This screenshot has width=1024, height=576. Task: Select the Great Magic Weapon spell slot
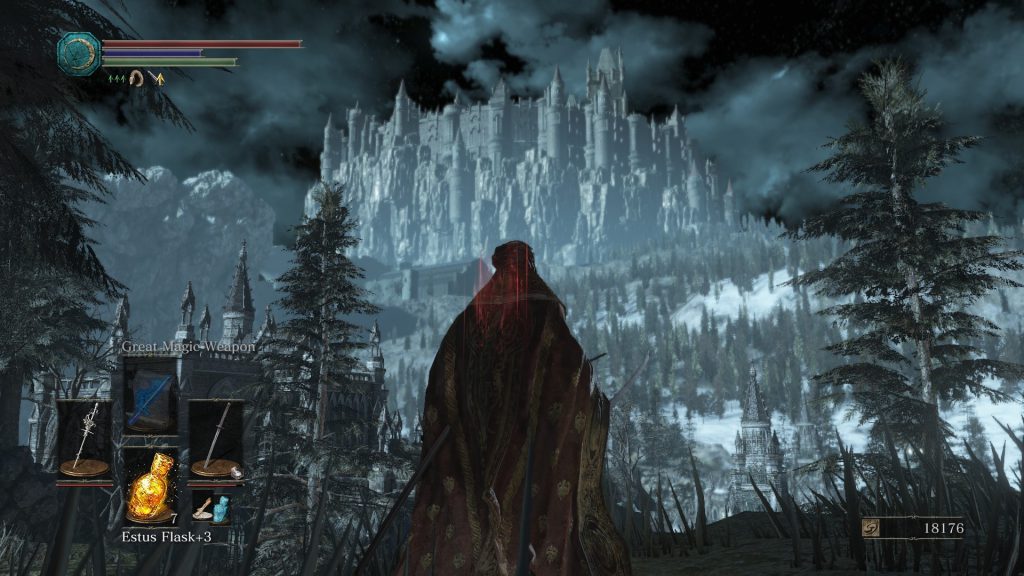point(150,393)
